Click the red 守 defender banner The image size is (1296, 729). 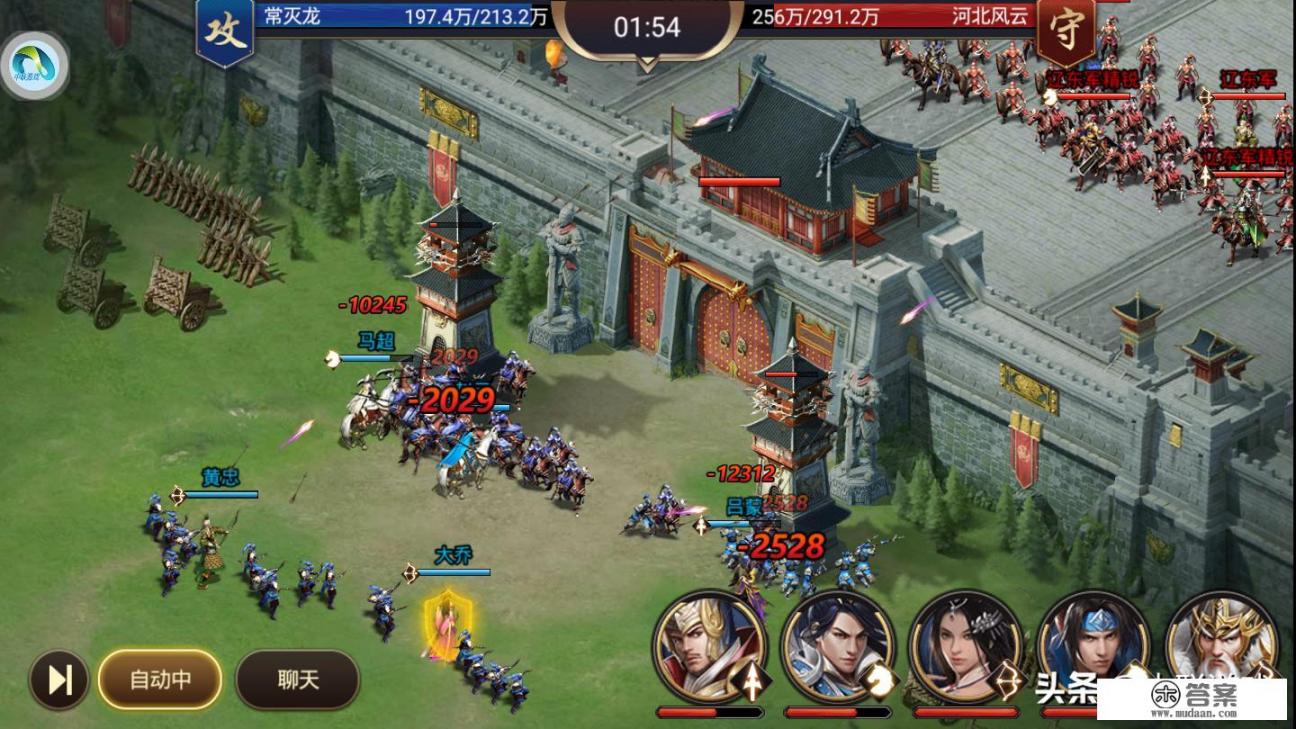coord(1065,31)
